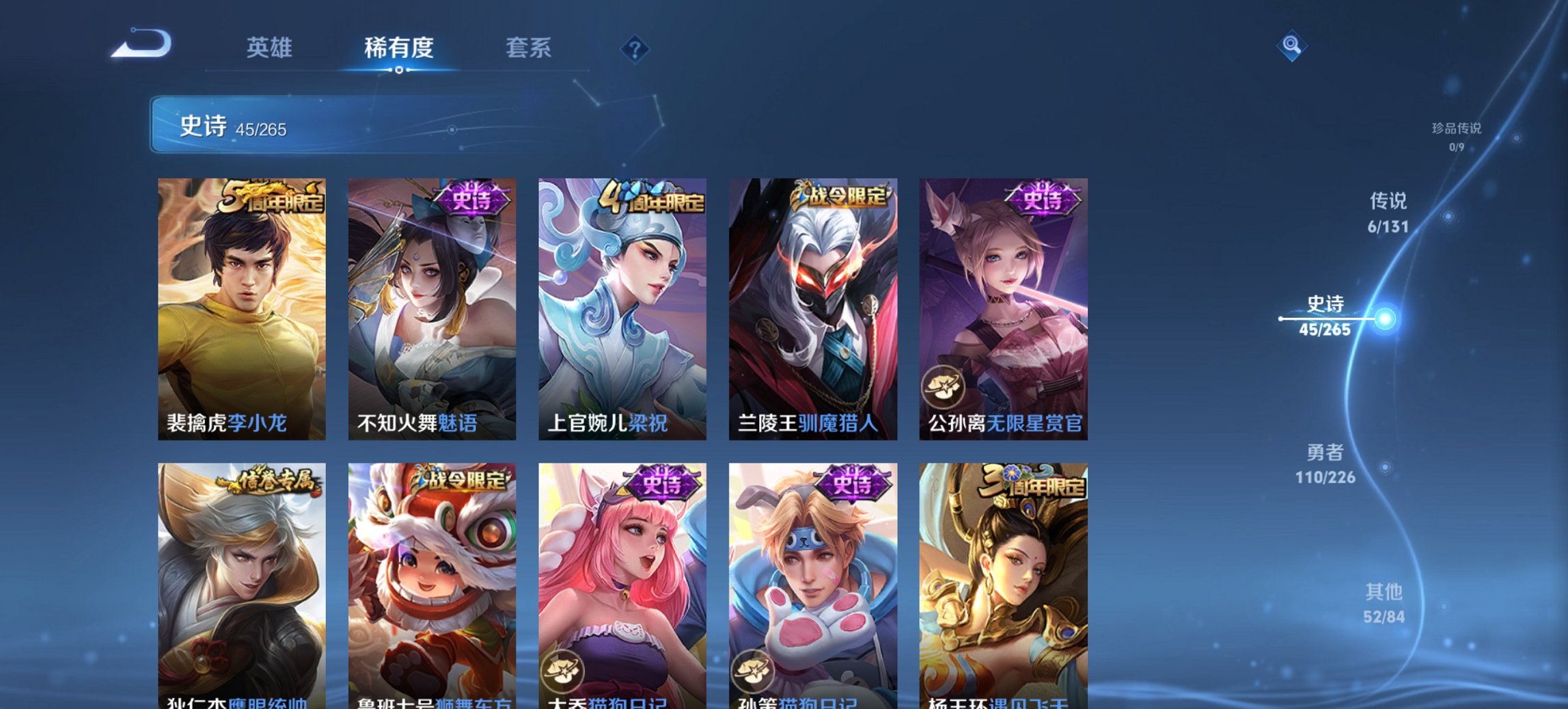Open the help question mark icon
Screen dimensions: 1568x709
pyautogui.click(x=635, y=49)
